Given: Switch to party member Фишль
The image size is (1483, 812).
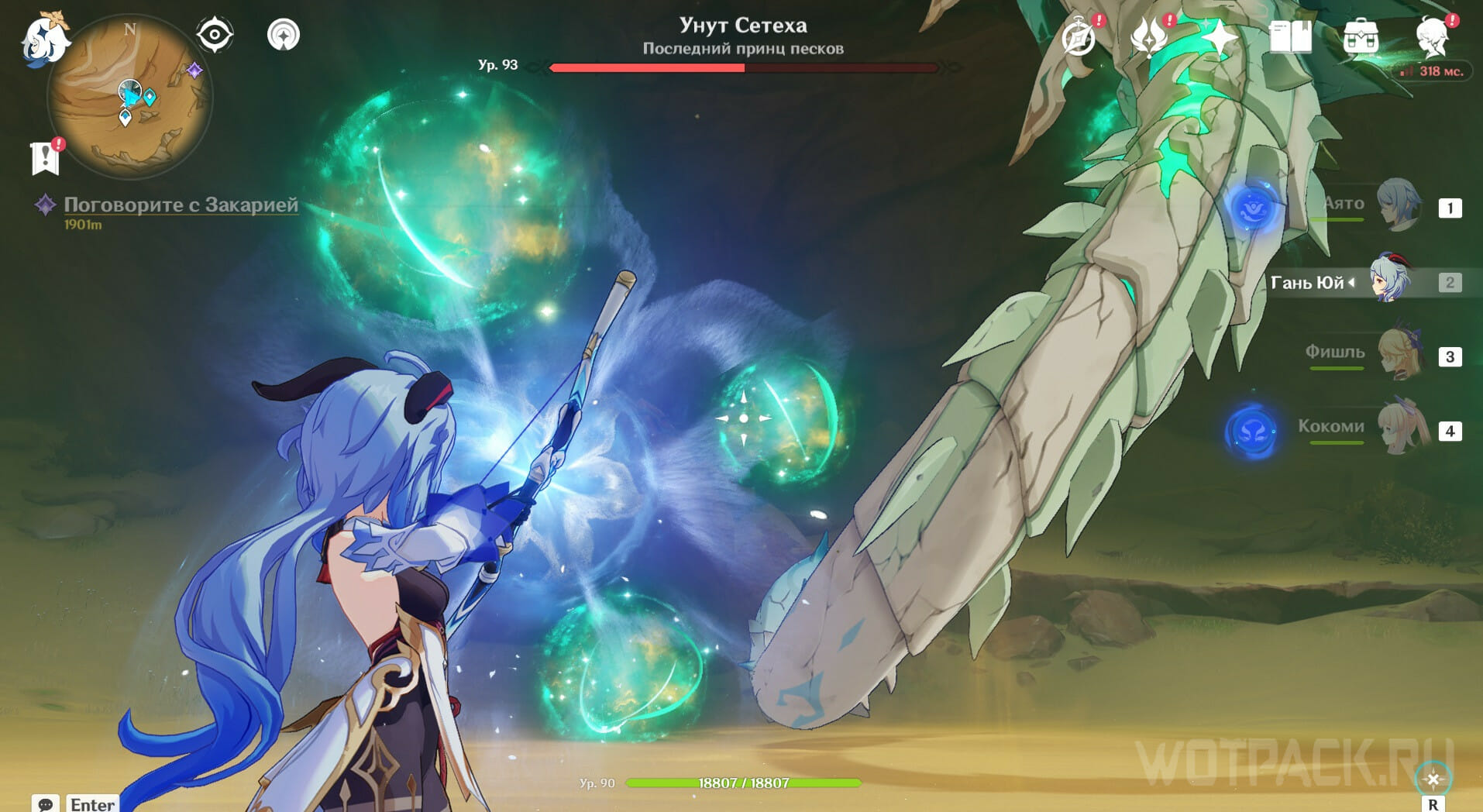Looking at the screenshot, I should pyautogui.click(x=1399, y=355).
